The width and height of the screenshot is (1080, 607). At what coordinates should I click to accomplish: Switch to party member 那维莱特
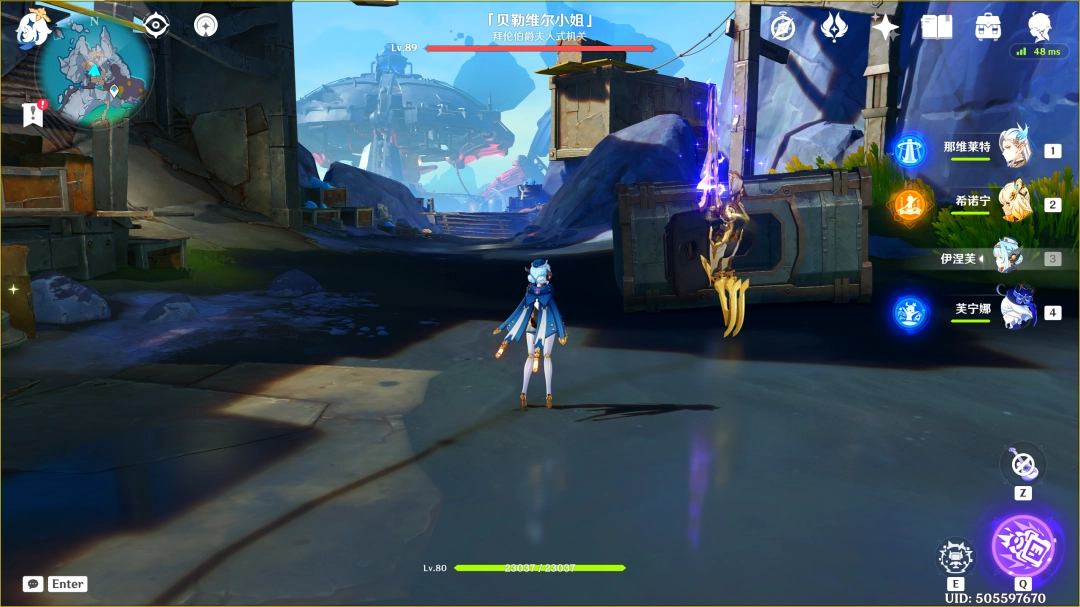(1014, 147)
